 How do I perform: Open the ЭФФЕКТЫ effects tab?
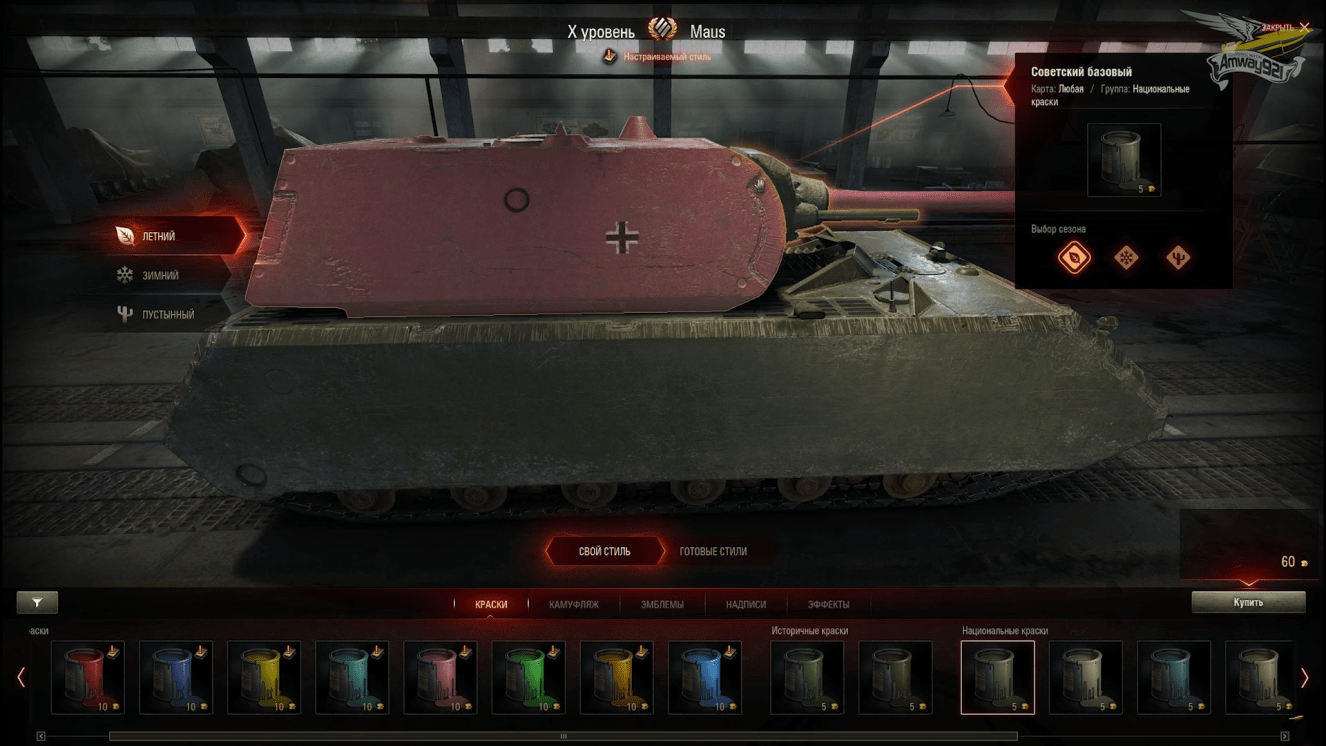coord(828,604)
